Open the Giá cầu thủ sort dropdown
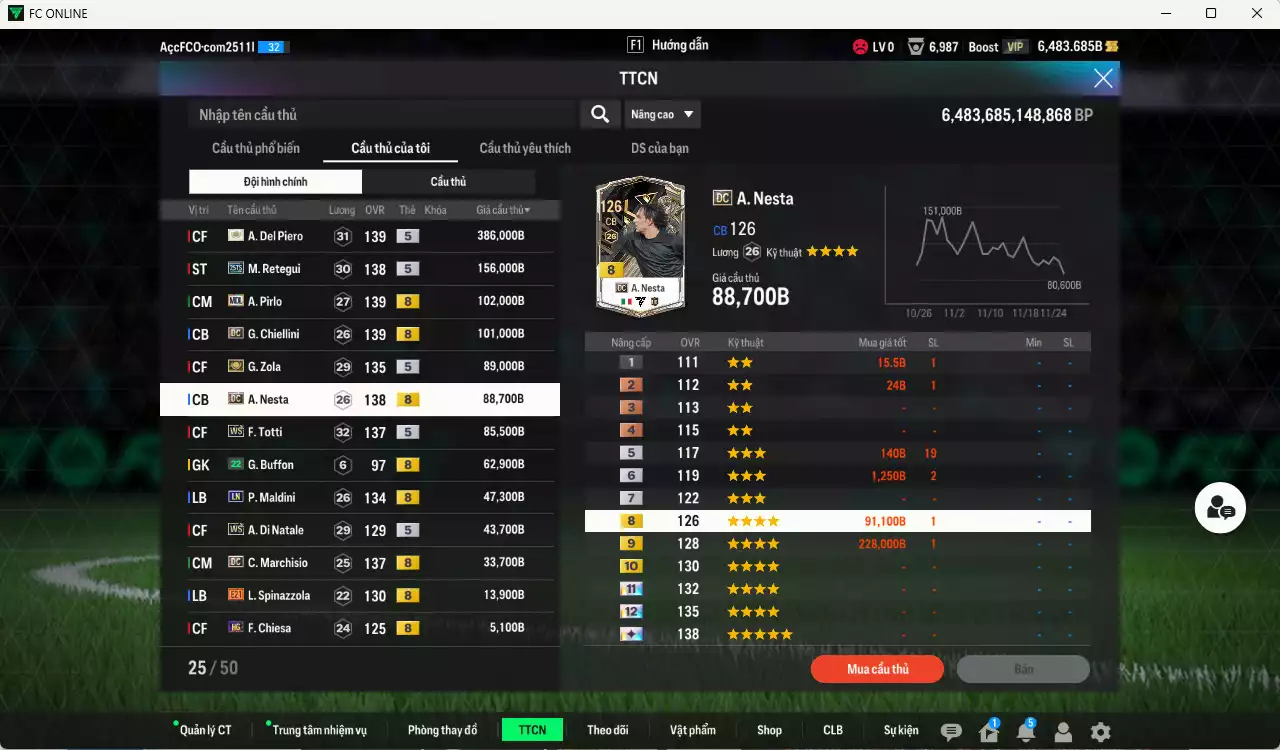Viewport: 1280px width, 750px height. pyautogui.click(x=501, y=209)
